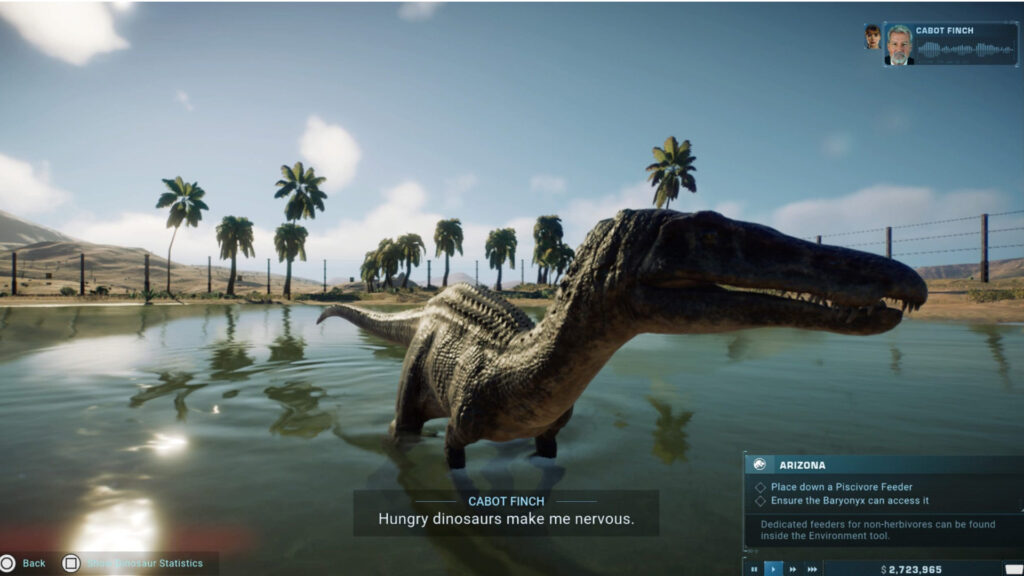Set game speed to triple fast-forward

click(812, 569)
